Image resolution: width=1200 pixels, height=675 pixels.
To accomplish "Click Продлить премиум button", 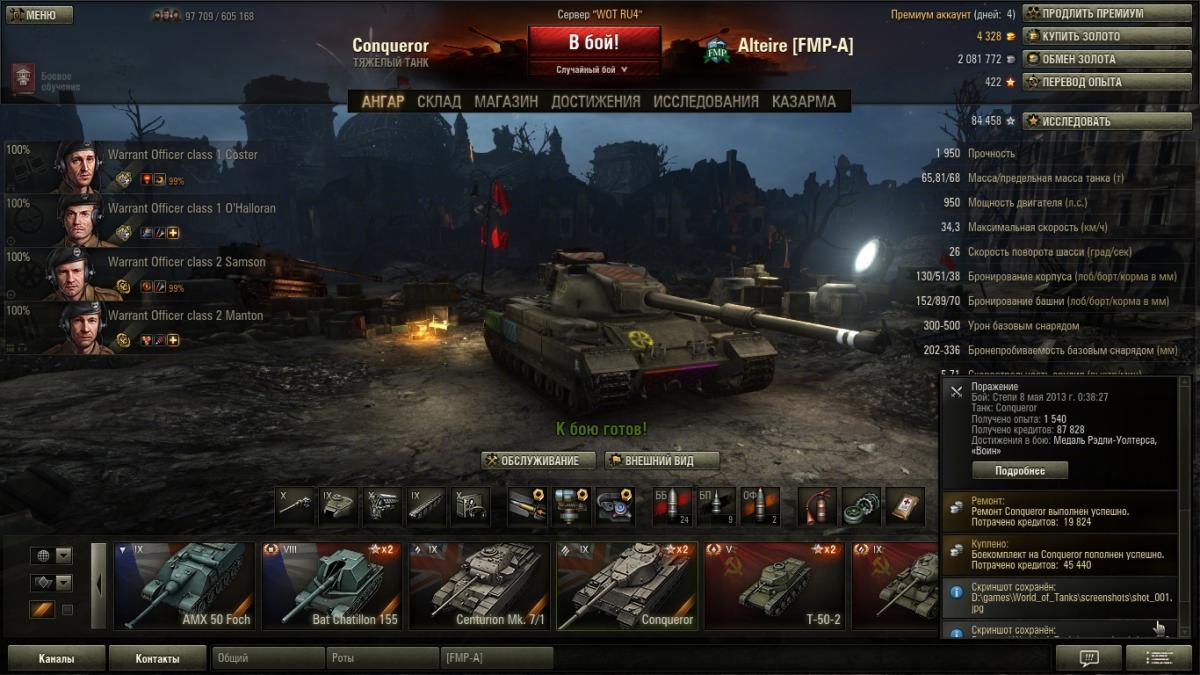I will [1094, 14].
